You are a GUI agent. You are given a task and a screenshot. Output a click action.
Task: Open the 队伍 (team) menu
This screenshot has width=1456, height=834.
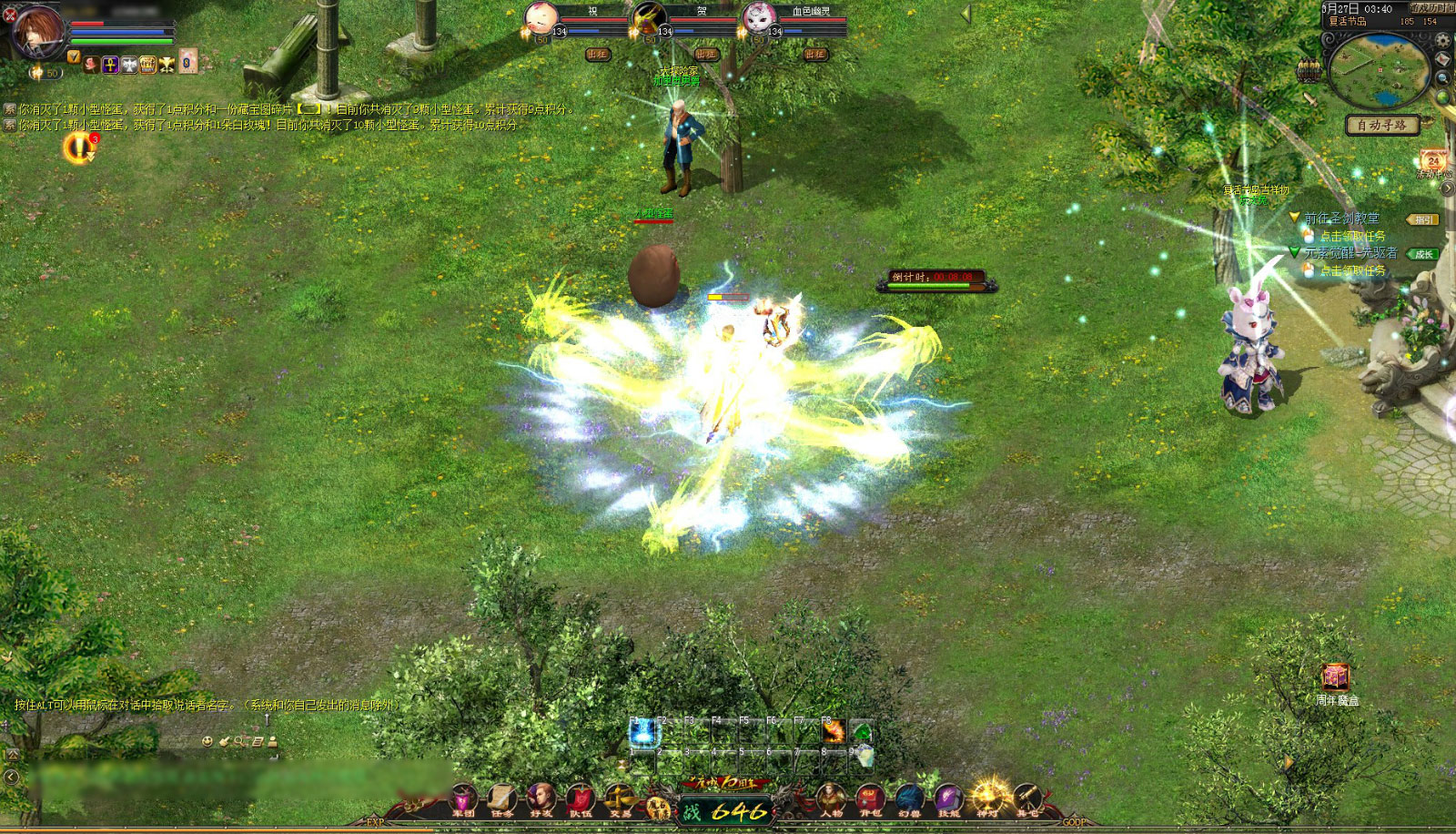pos(581,799)
